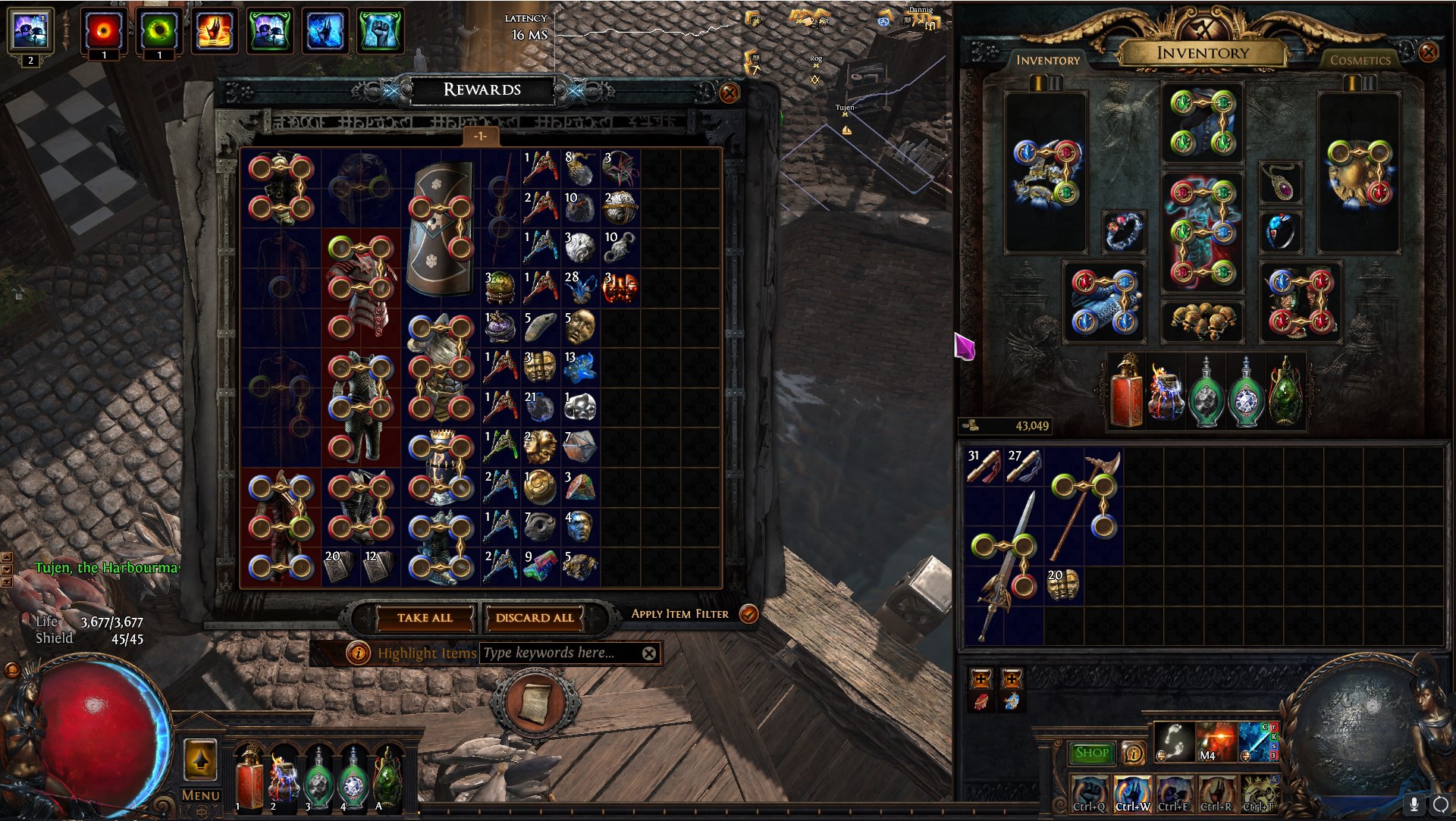Image resolution: width=1456 pixels, height=821 pixels.
Task: Open the game Menu button
Action: coord(201,795)
